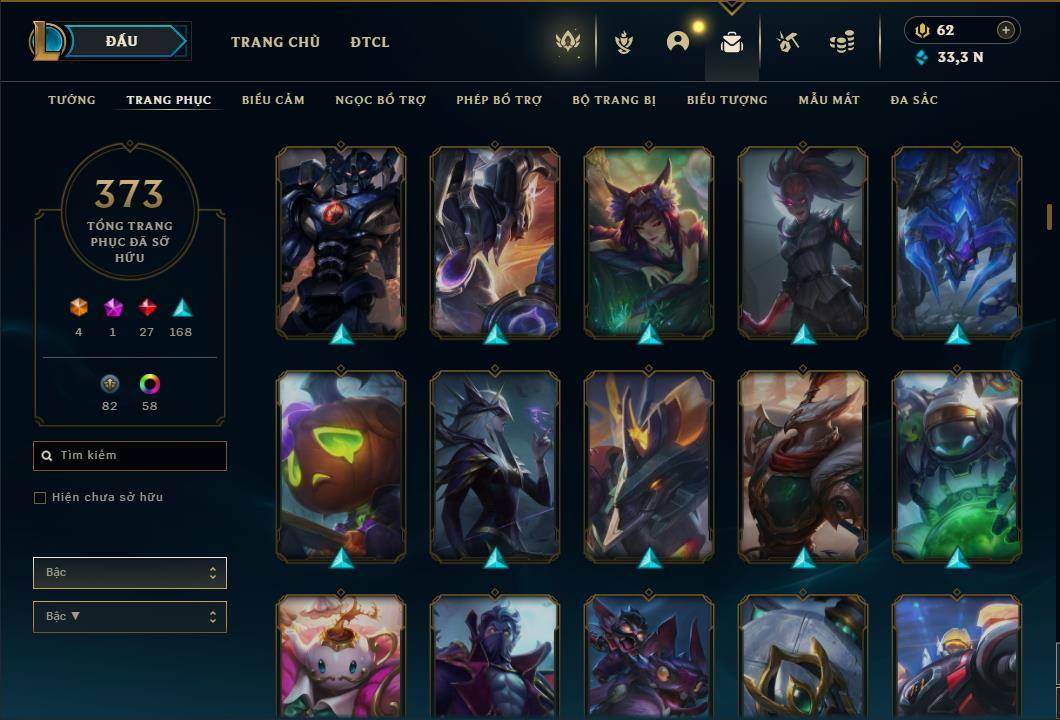Viewport: 1060px width, 720px height.
Task: Open the crossed hammer crafting icon
Action: tap(788, 42)
